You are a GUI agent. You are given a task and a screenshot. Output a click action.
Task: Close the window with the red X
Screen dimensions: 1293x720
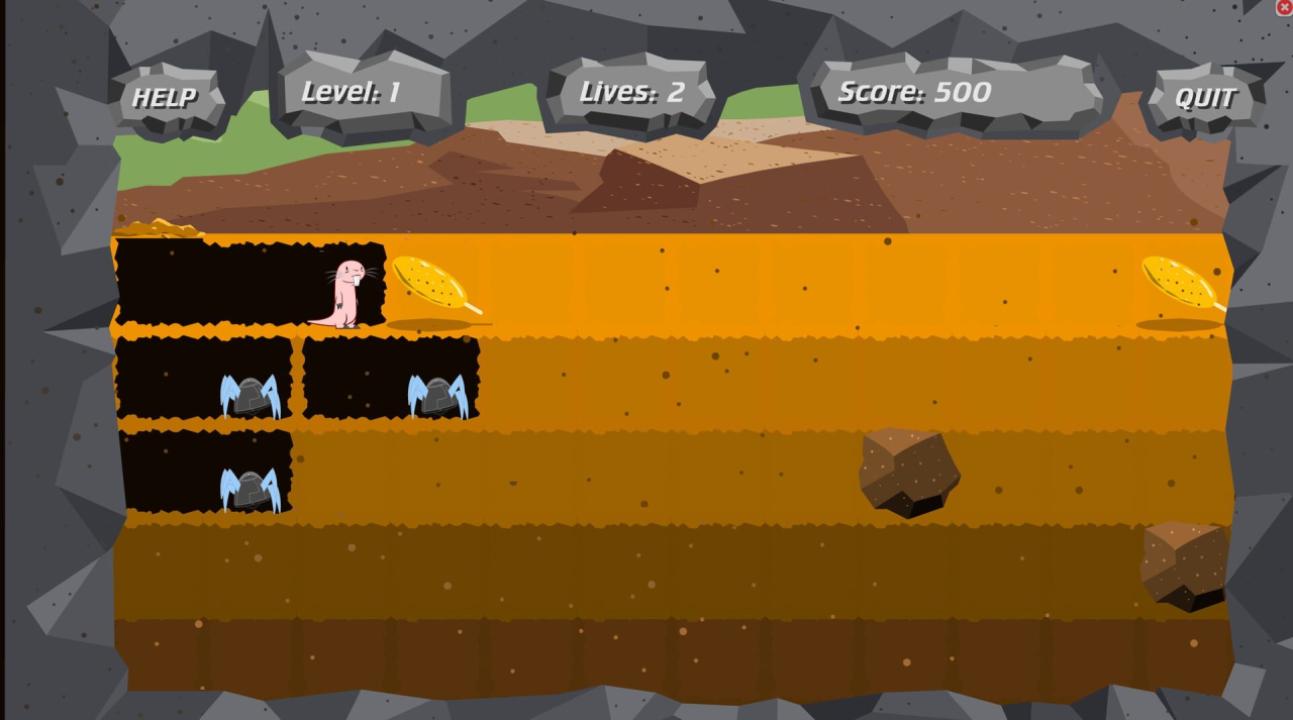[x=1284, y=8]
